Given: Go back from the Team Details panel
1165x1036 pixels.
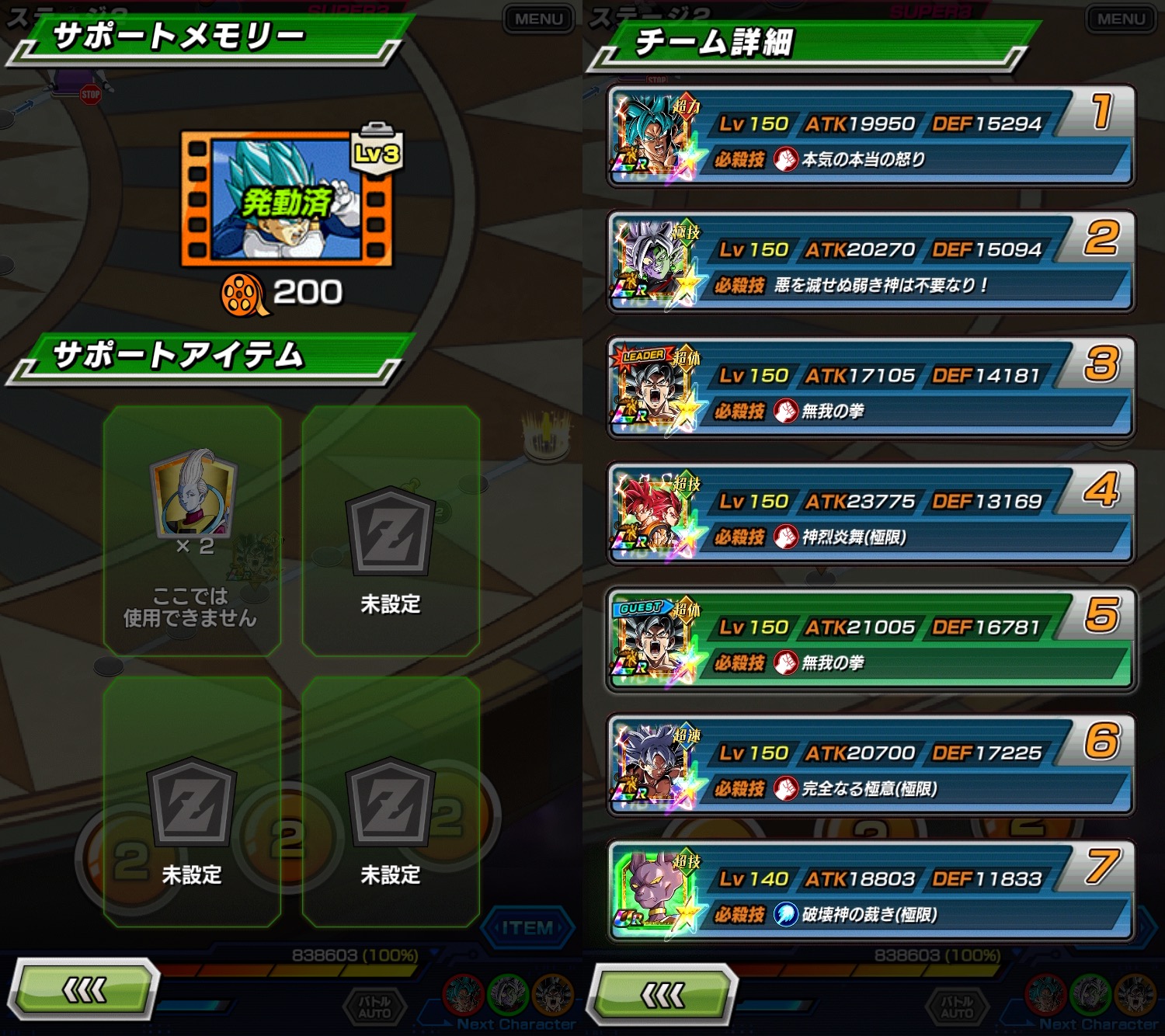Looking at the screenshot, I should click(662, 993).
